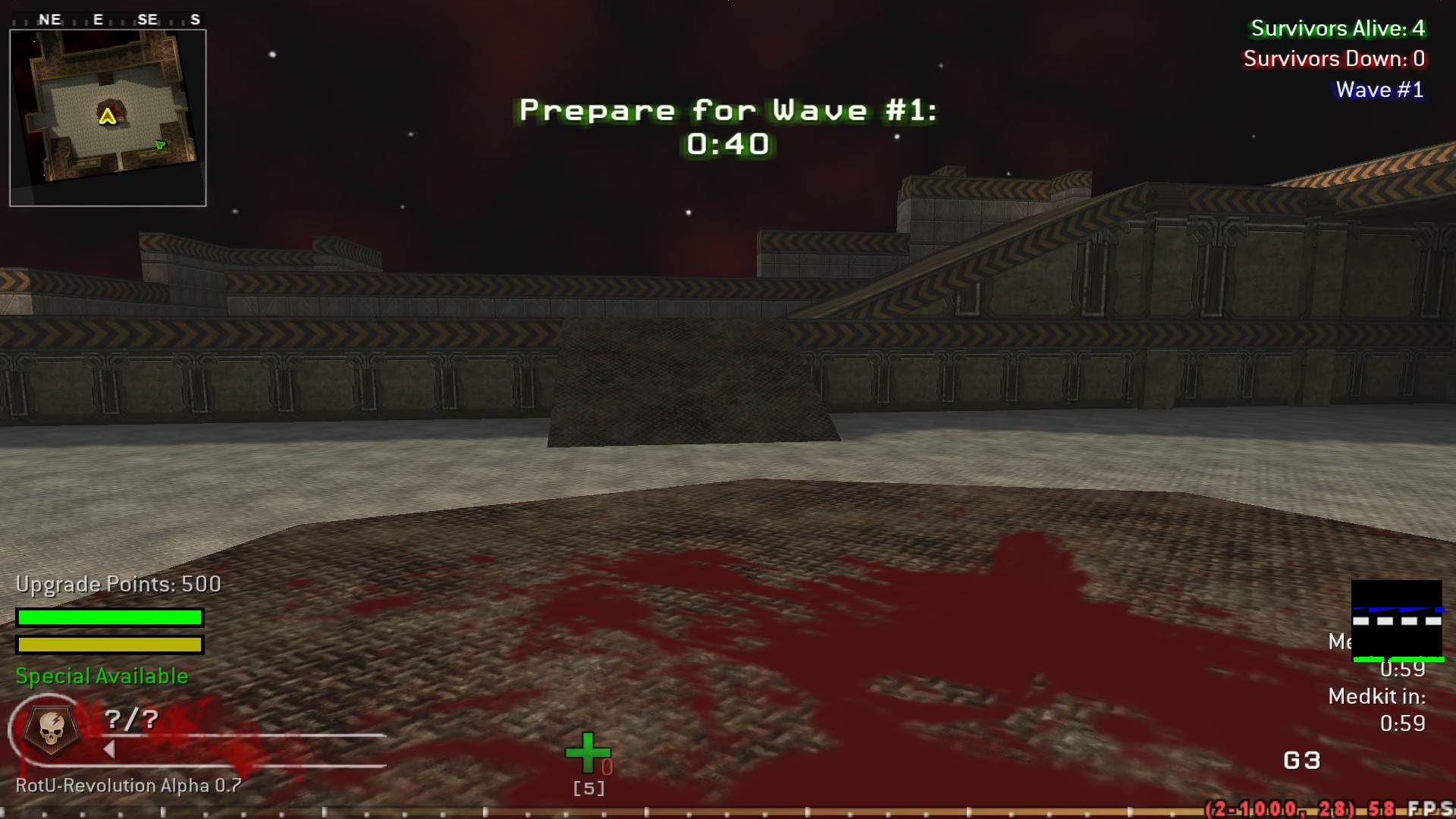This screenshot has height=819, width=1456.
Task: Toggle the Special Available indicator
Action: 101,675
